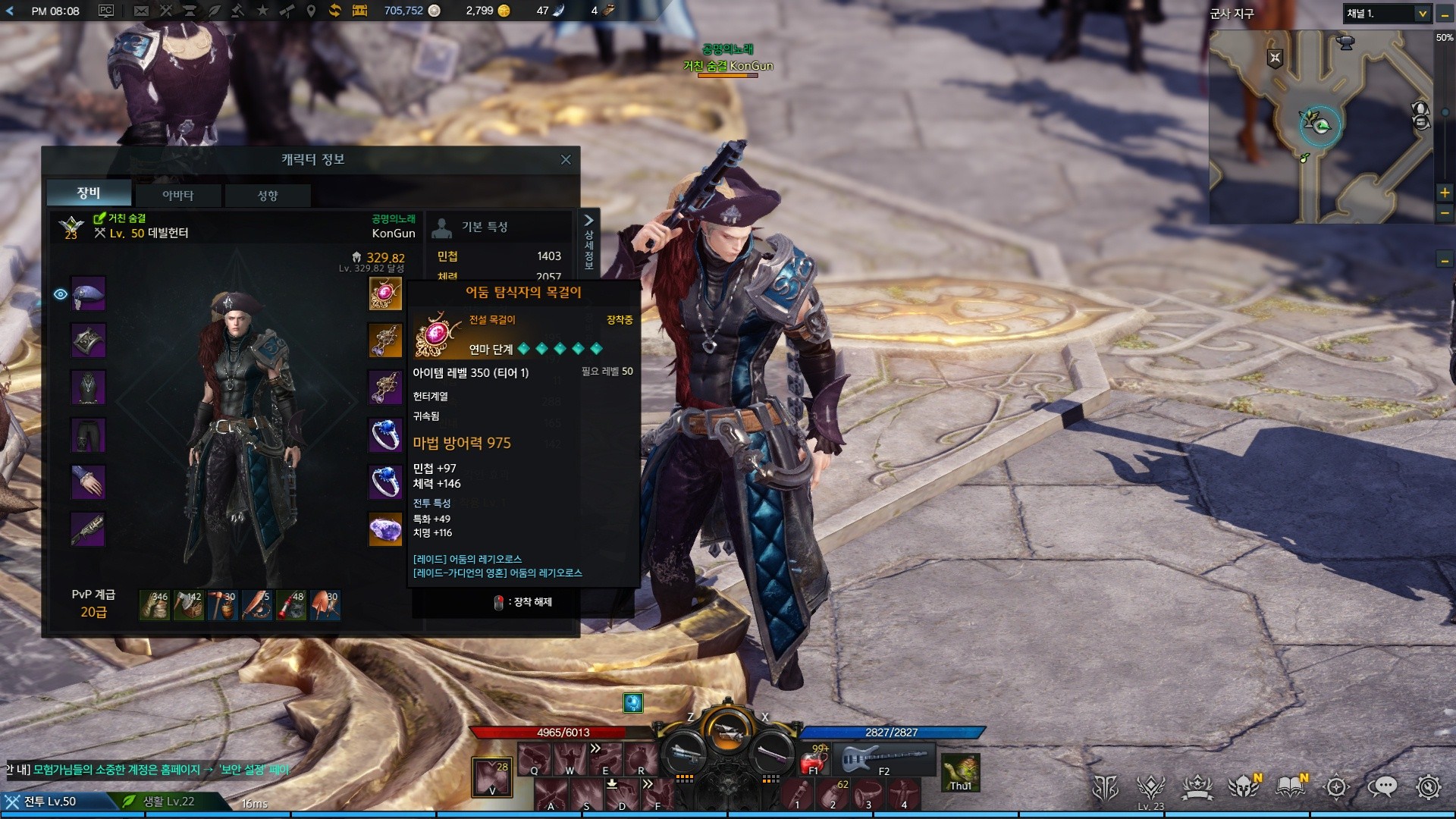
Task: Select the 장비 tab
Action: click(89, 193)
